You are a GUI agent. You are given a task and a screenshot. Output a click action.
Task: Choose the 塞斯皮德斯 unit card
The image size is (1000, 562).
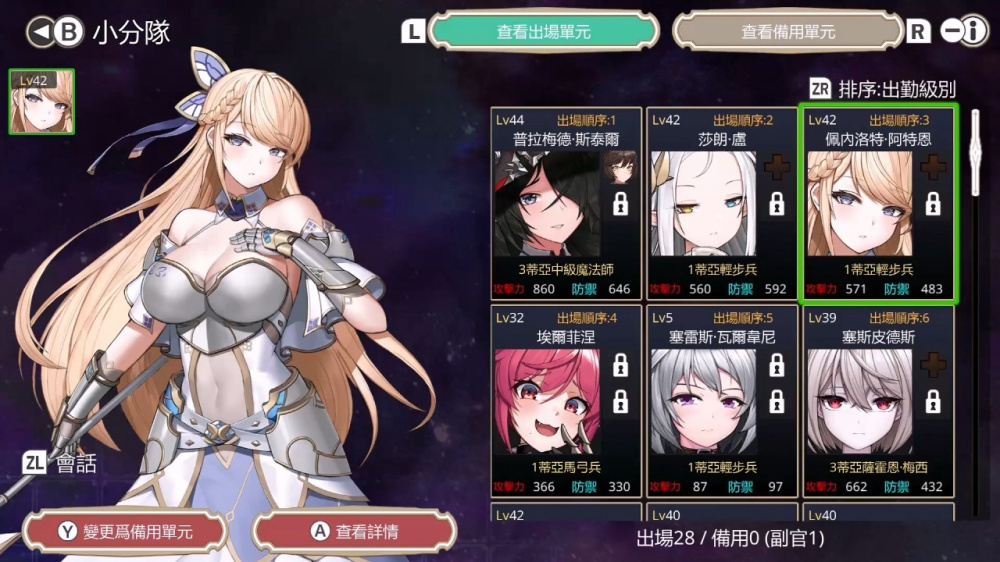879,401
